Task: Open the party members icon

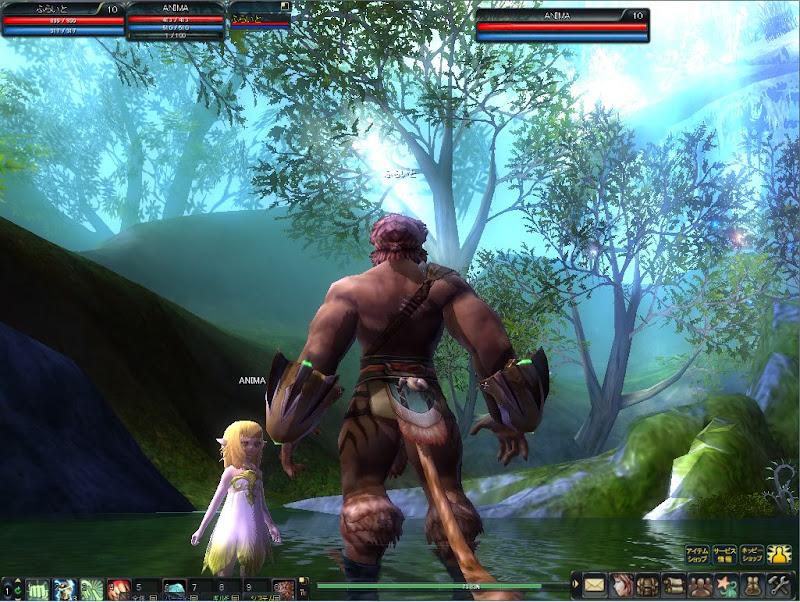Action: 699,584
